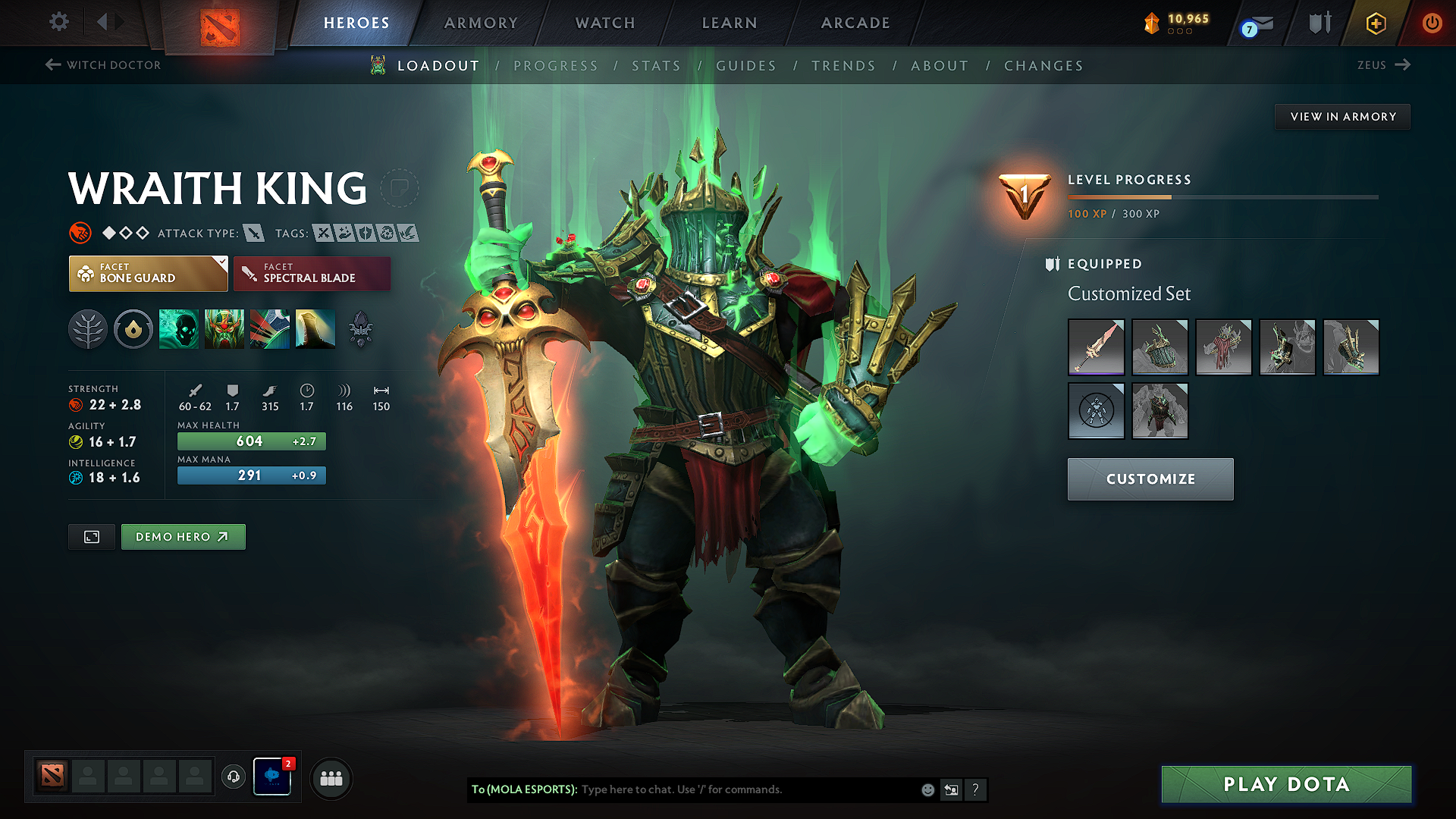This screenshot has width=1456, height=819.
Task: Click the innate ability droplet icon
Action: coord(133,328)
